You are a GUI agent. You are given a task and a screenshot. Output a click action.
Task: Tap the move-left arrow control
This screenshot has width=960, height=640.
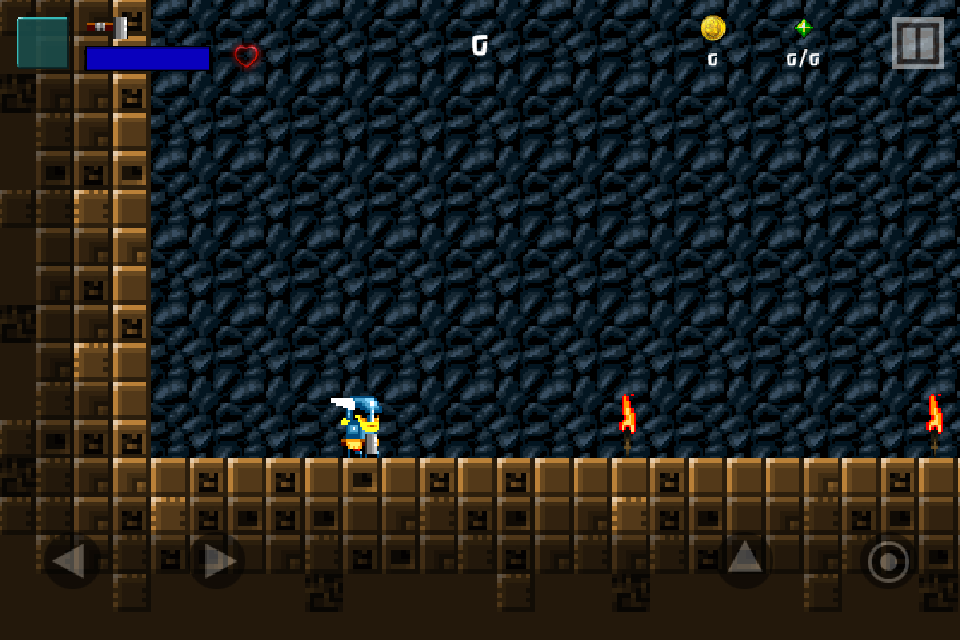click(x=71, y=560)
